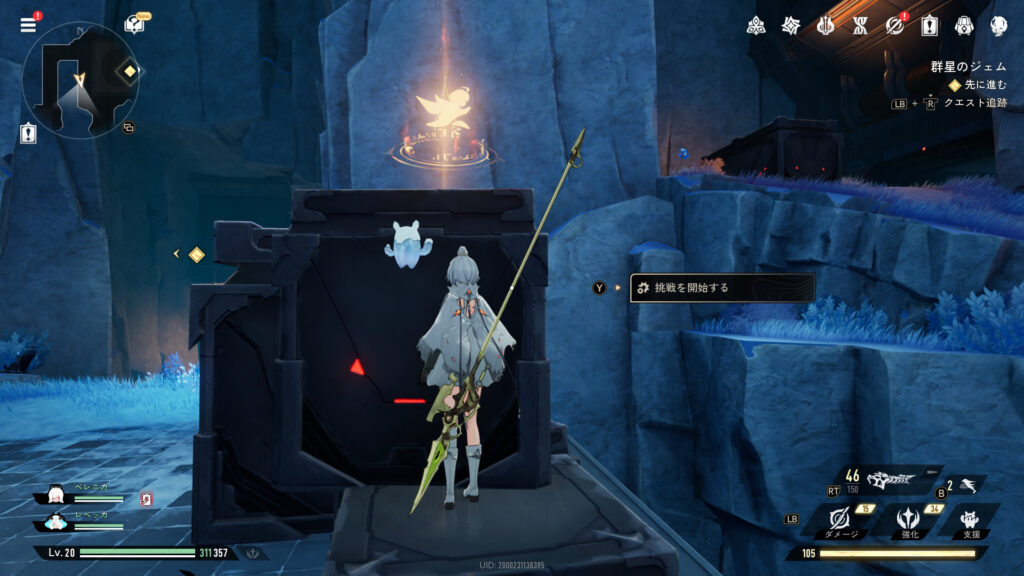Activate the 支援 support skill
The image size is (1024, 576).
(x=969, y=520)
